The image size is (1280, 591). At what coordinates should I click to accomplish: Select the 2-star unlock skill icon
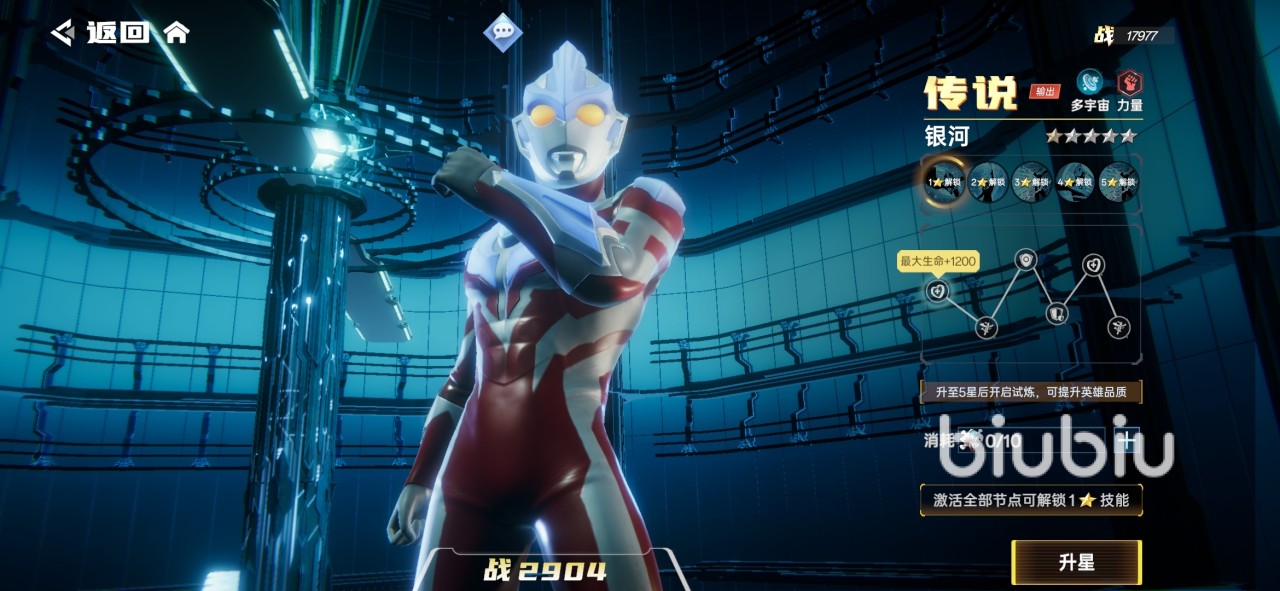click(988, 183)
